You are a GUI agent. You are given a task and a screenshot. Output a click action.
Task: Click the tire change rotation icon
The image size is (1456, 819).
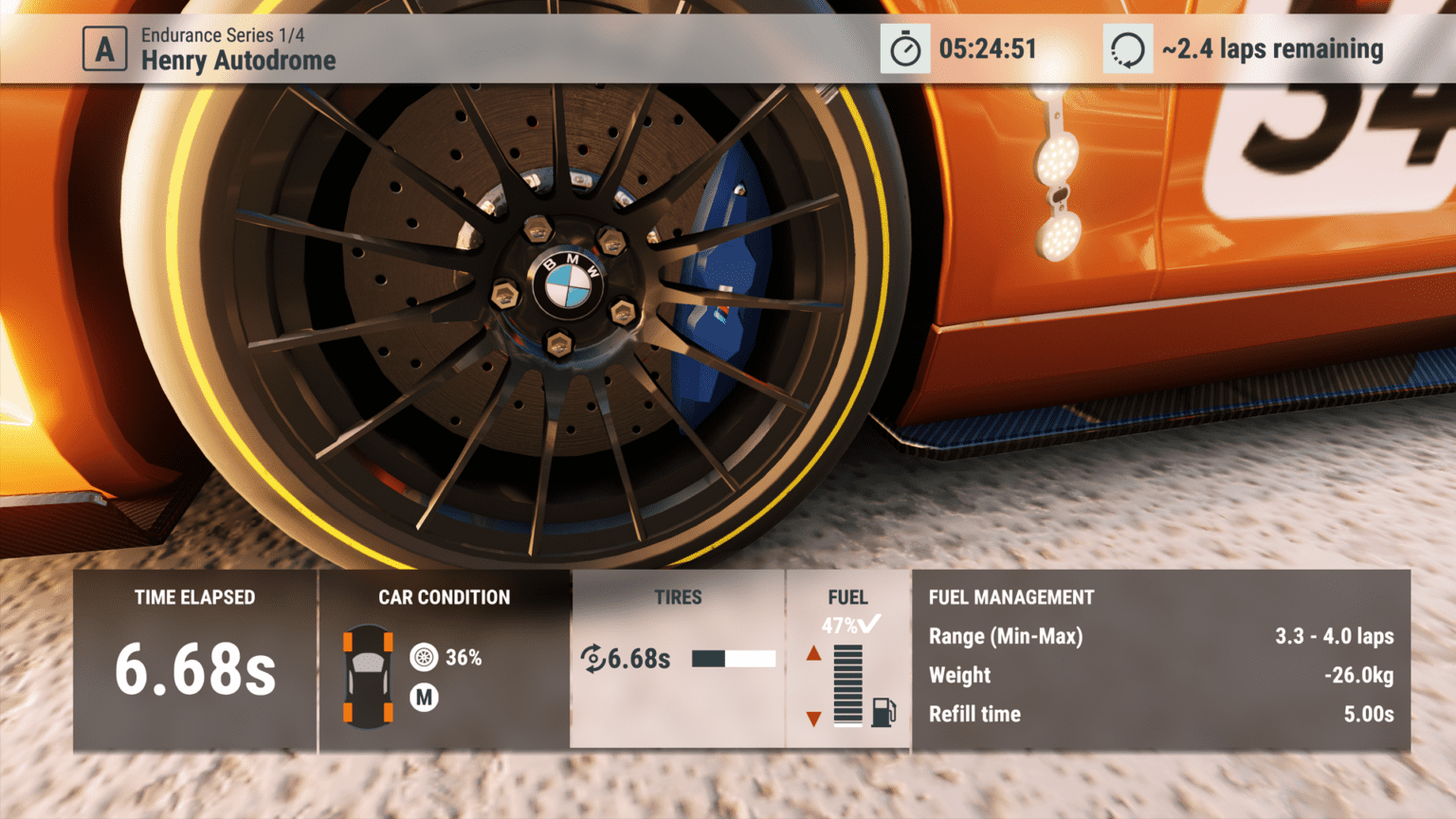click(594, 656)
